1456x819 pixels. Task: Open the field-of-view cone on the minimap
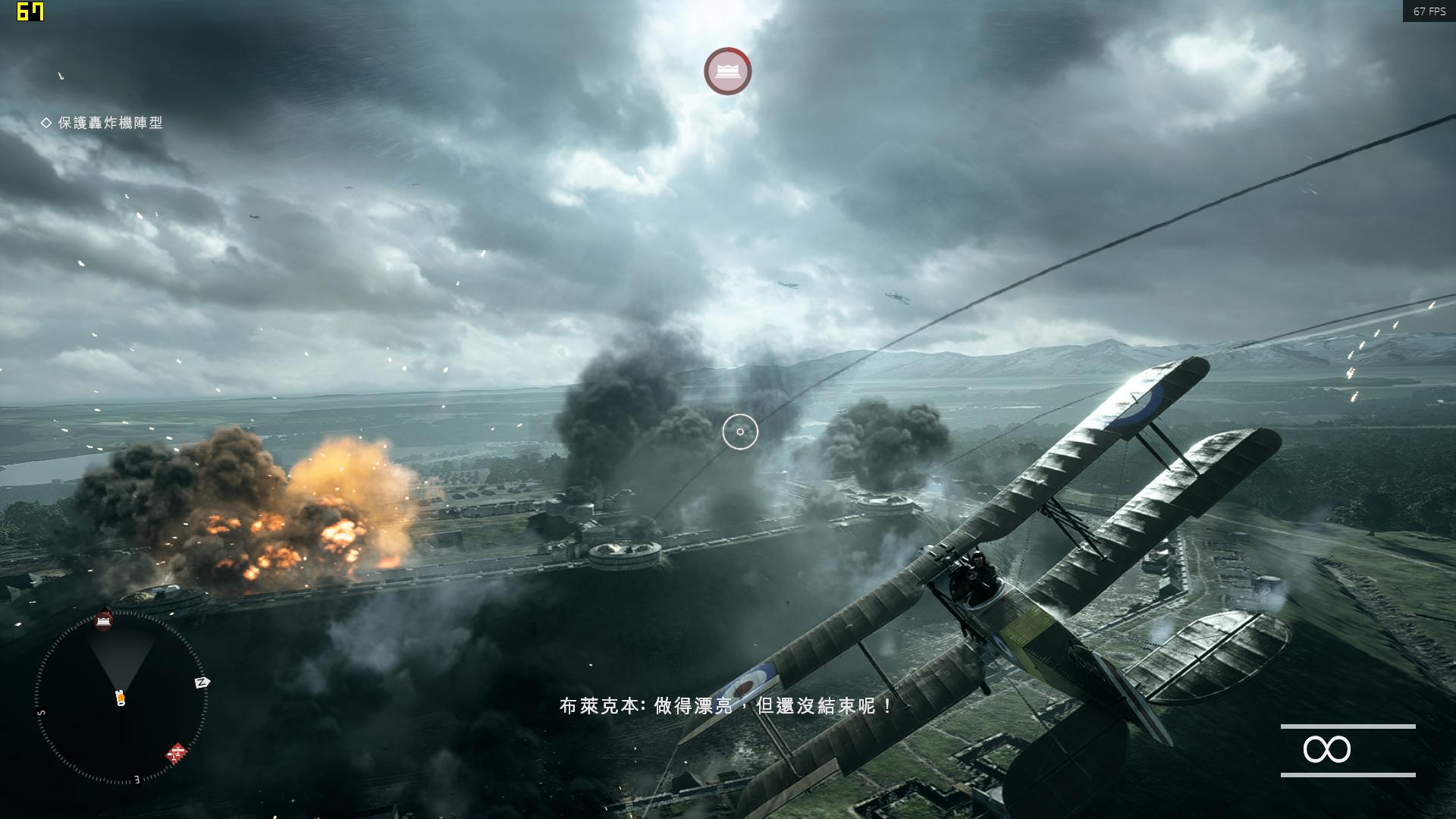[x=121, y=656]
